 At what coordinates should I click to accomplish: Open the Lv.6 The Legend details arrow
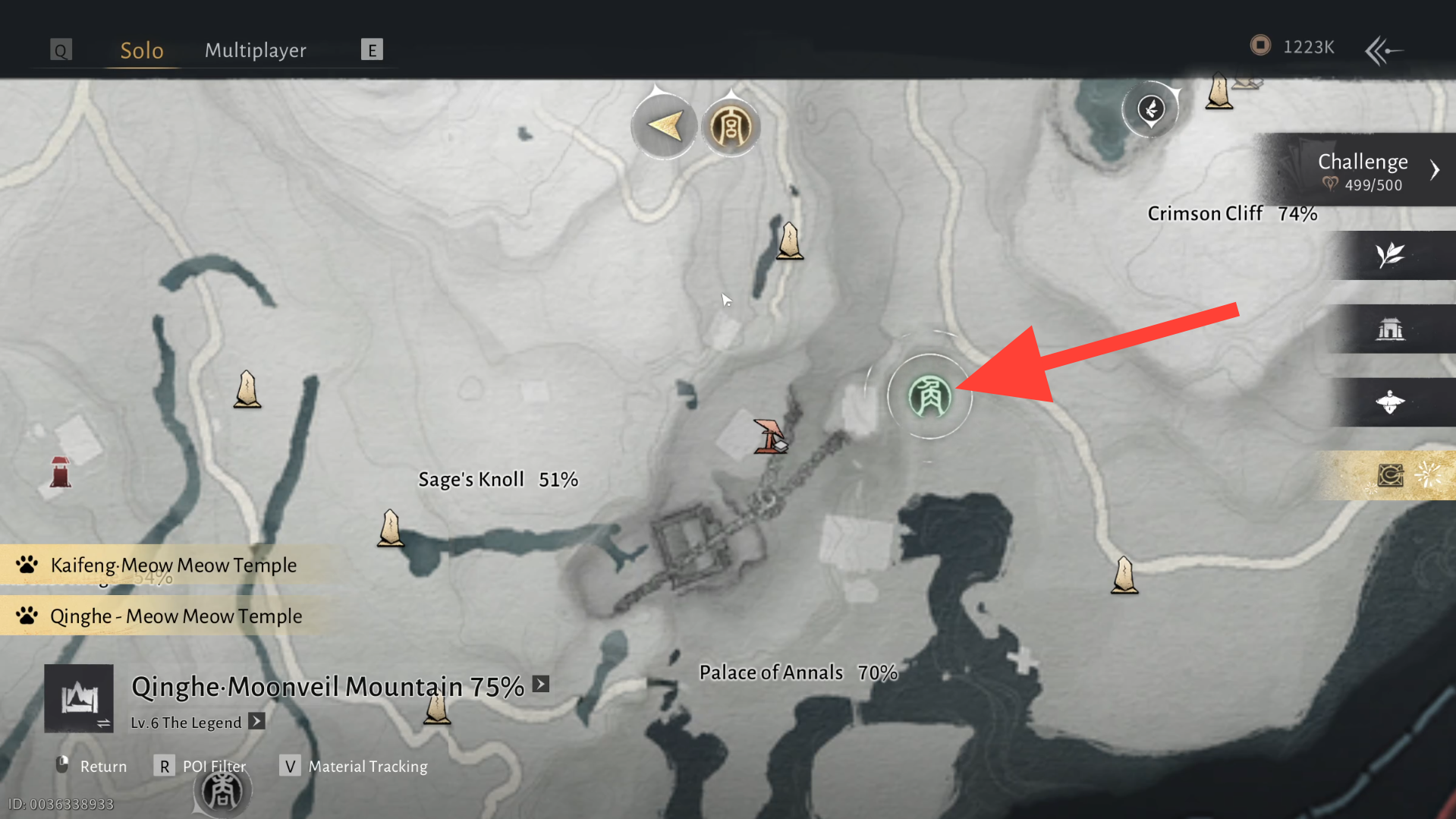click(257, 721)
